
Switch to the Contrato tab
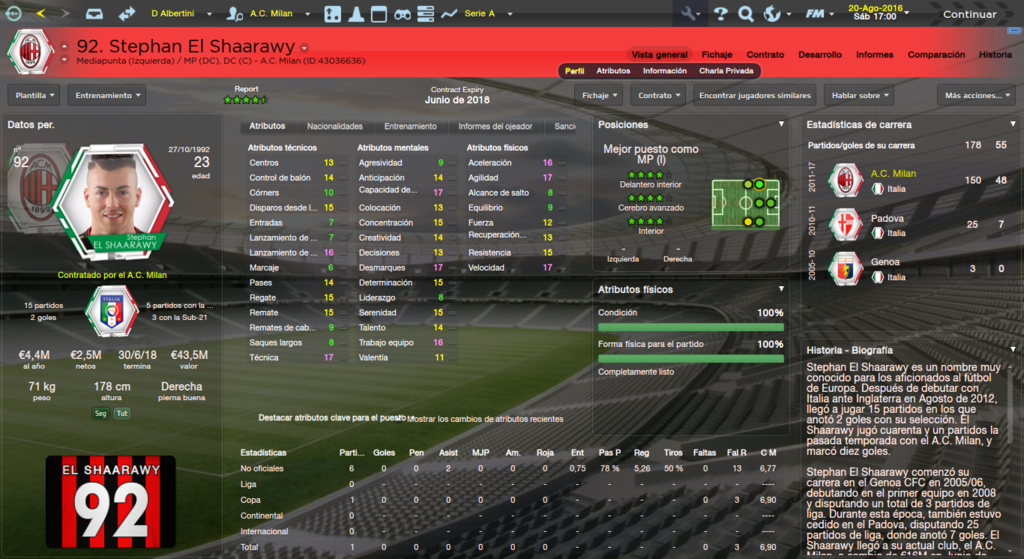pyautogui.click(x=765, y=54)
